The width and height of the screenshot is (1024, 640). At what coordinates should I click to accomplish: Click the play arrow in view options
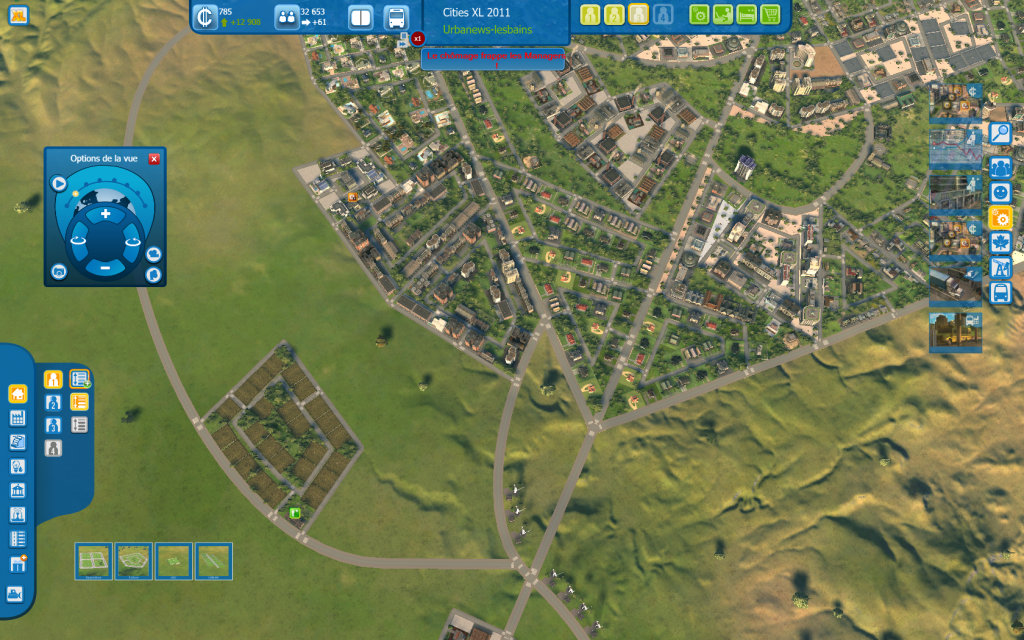coord(59,184)
